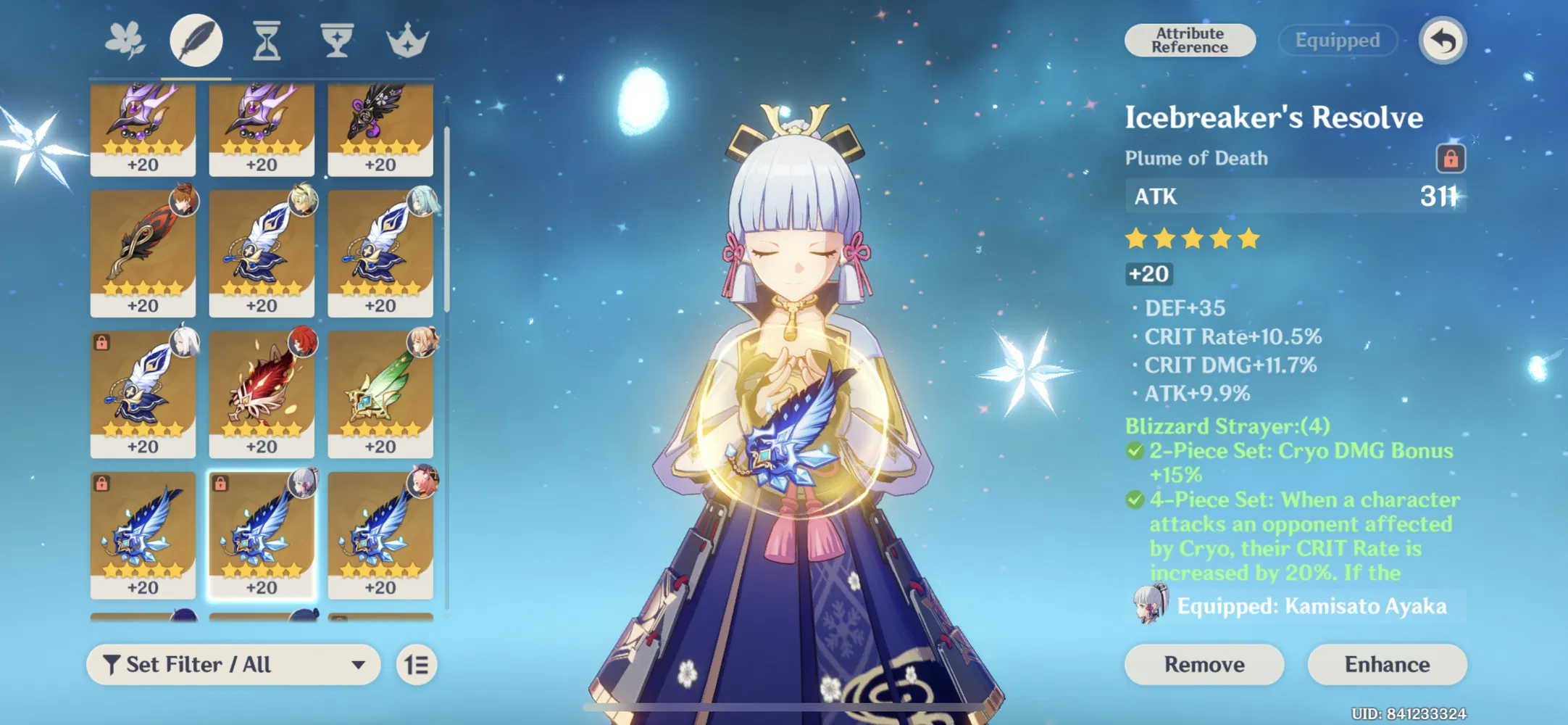Expand the Set Filter options with the chevron

click(x=356, y=664)
